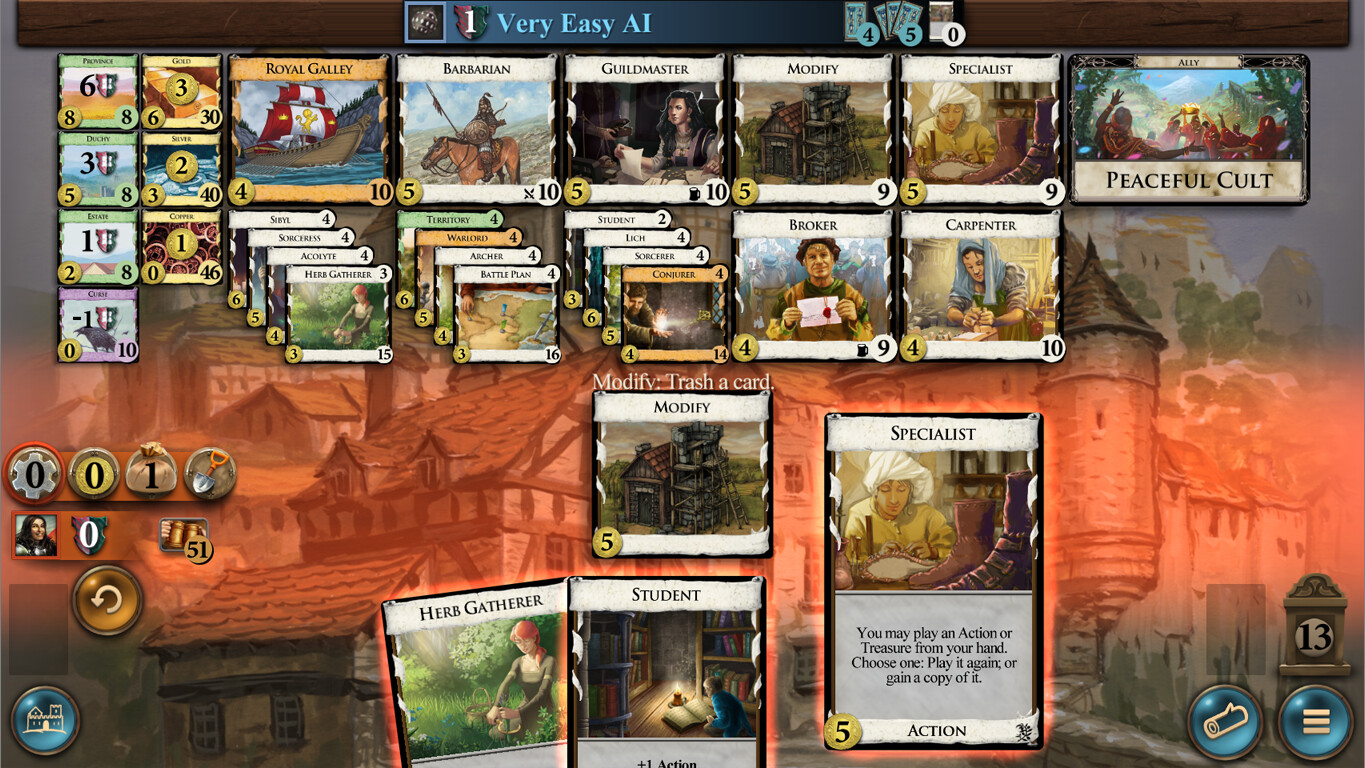
Task: View the Peaceful Cult ally card
Action: tap(1186, 130)
